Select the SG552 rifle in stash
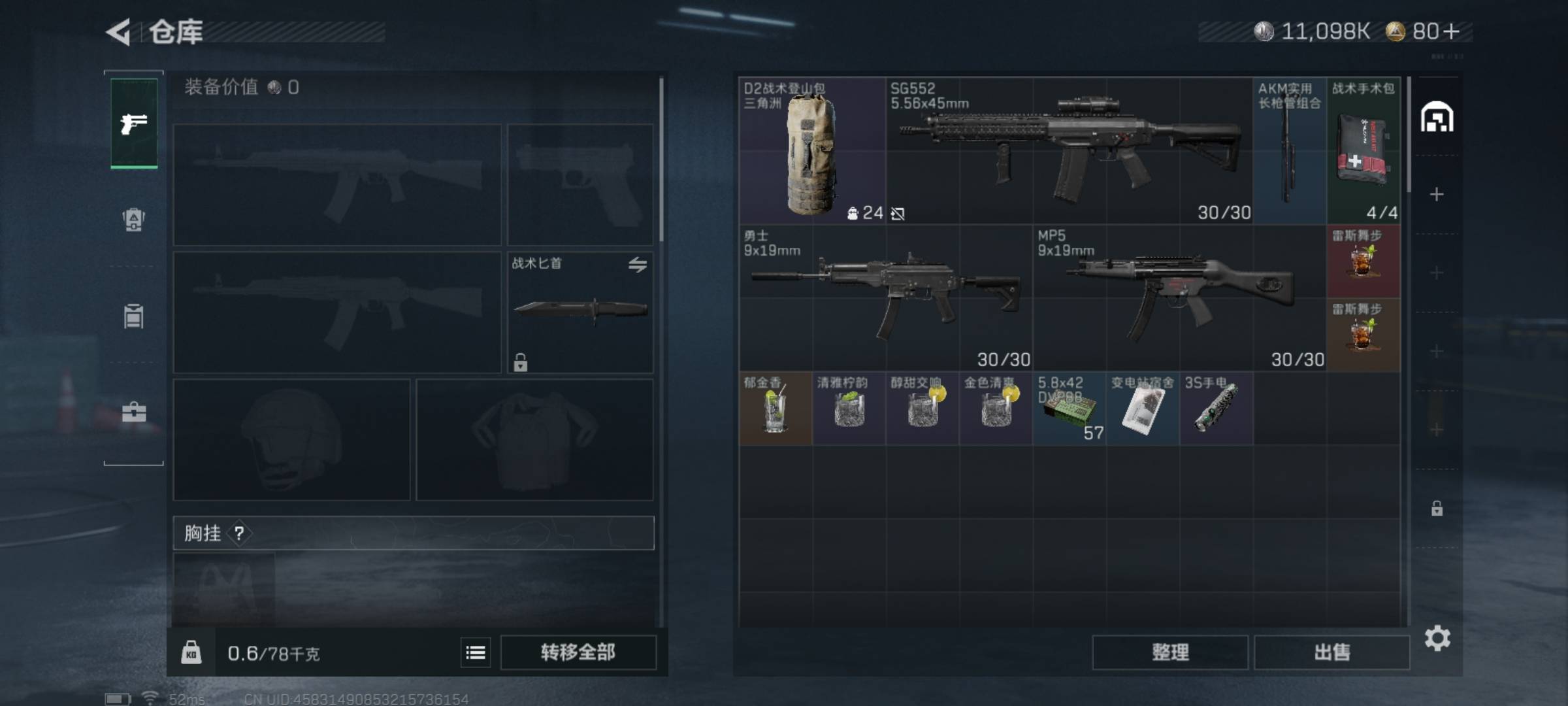 (1069, 152)
